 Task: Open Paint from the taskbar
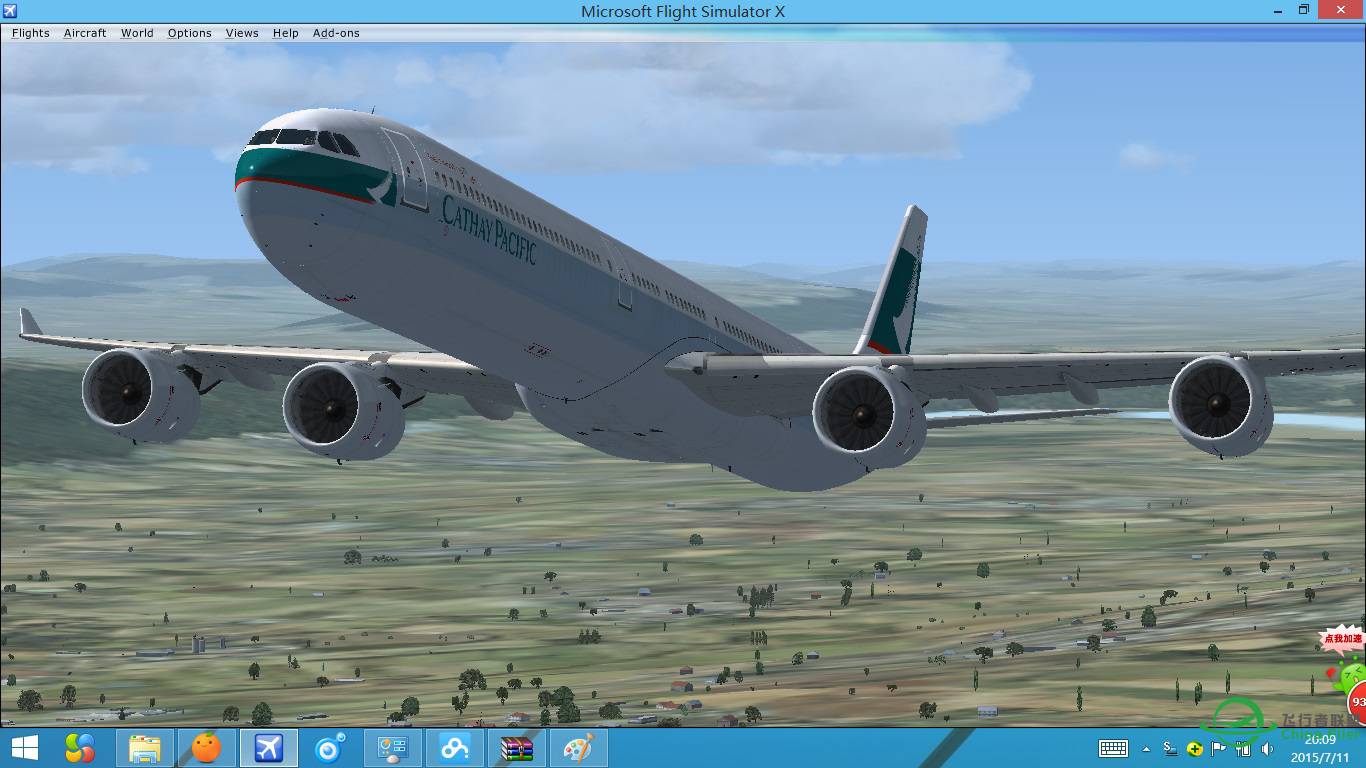(x=580, y=748)
